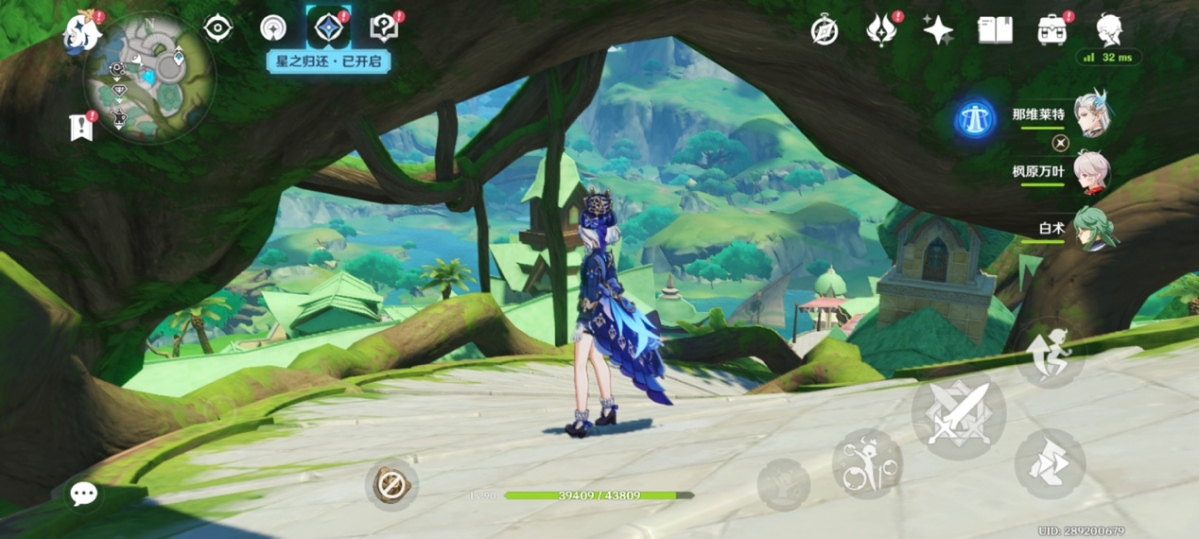Activate elemental sight eye icon
This screenshot has height=539, width=1199.
point(218,29)
